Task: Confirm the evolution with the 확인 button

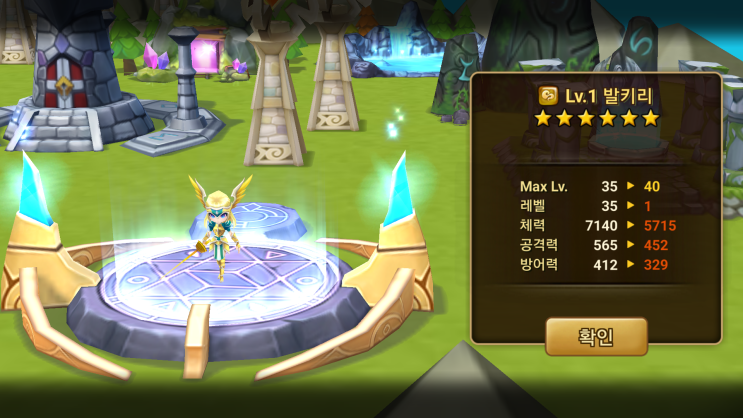Action: click(x=596, y=336)
